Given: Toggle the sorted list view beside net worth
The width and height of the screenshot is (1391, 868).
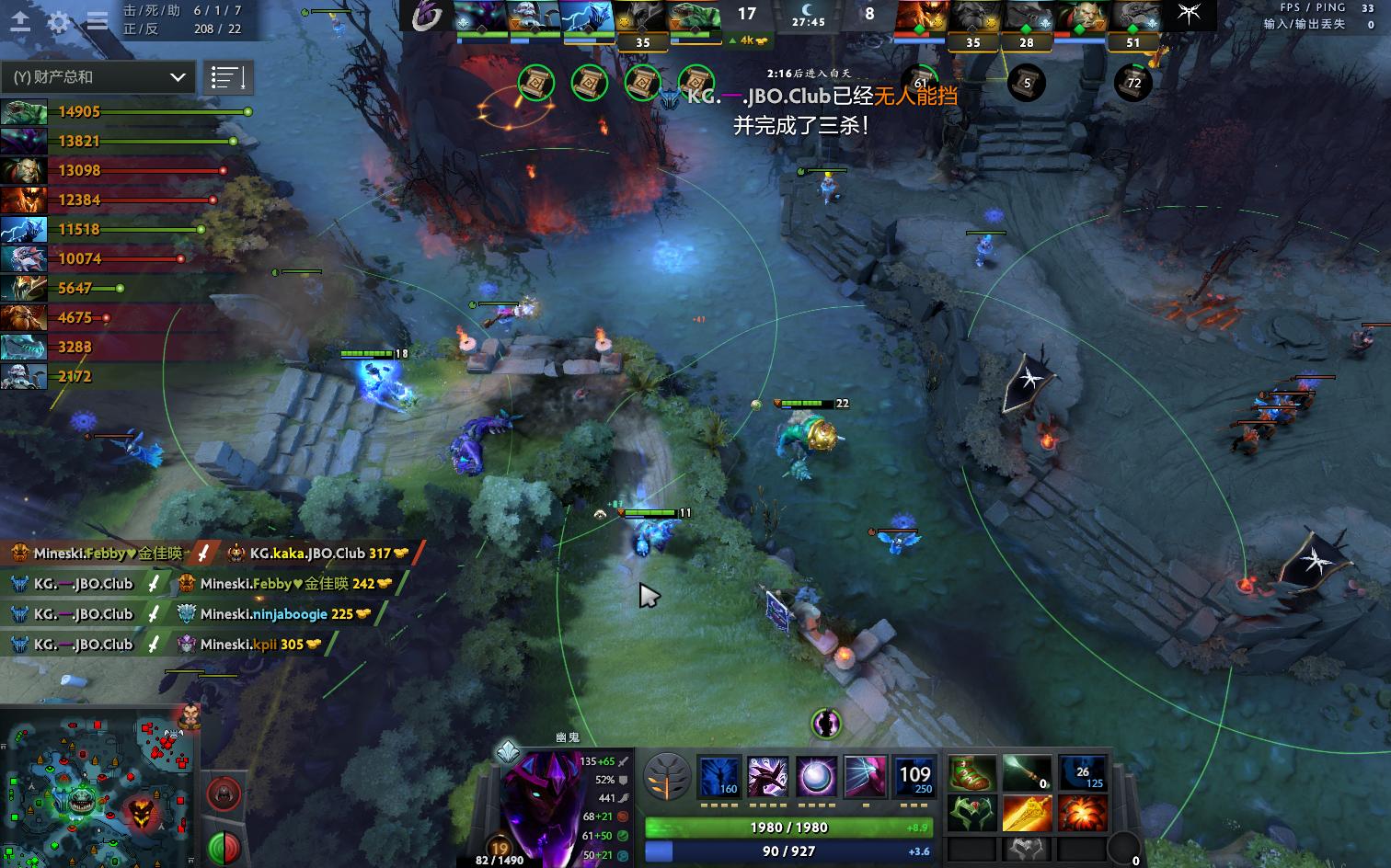Looking at the screenshot, I should coord(229,77).
